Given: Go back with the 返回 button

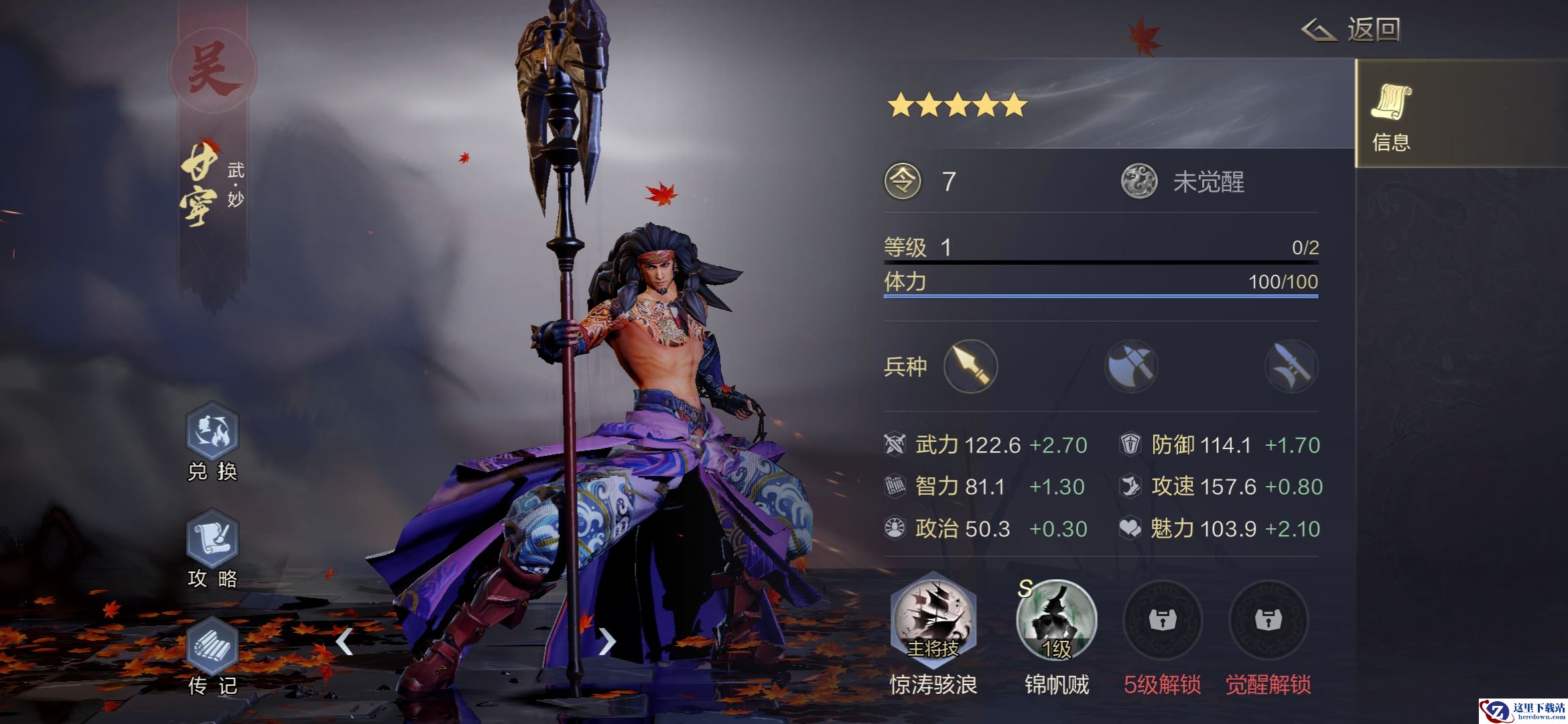Looking at the screenshot, I should pyautogui.click(x=1352, y=30).
